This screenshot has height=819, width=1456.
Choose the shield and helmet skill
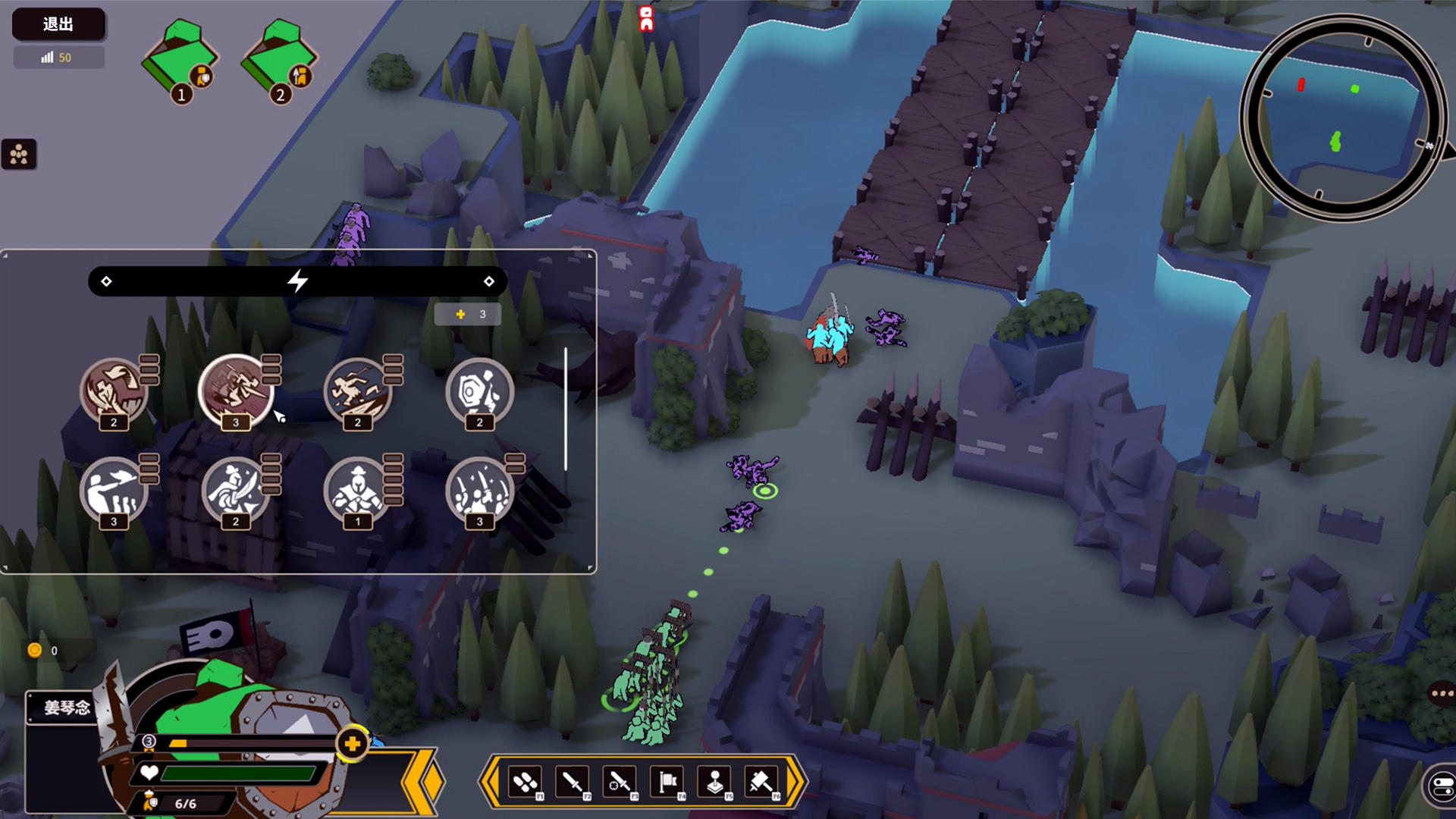coord(479,390)
